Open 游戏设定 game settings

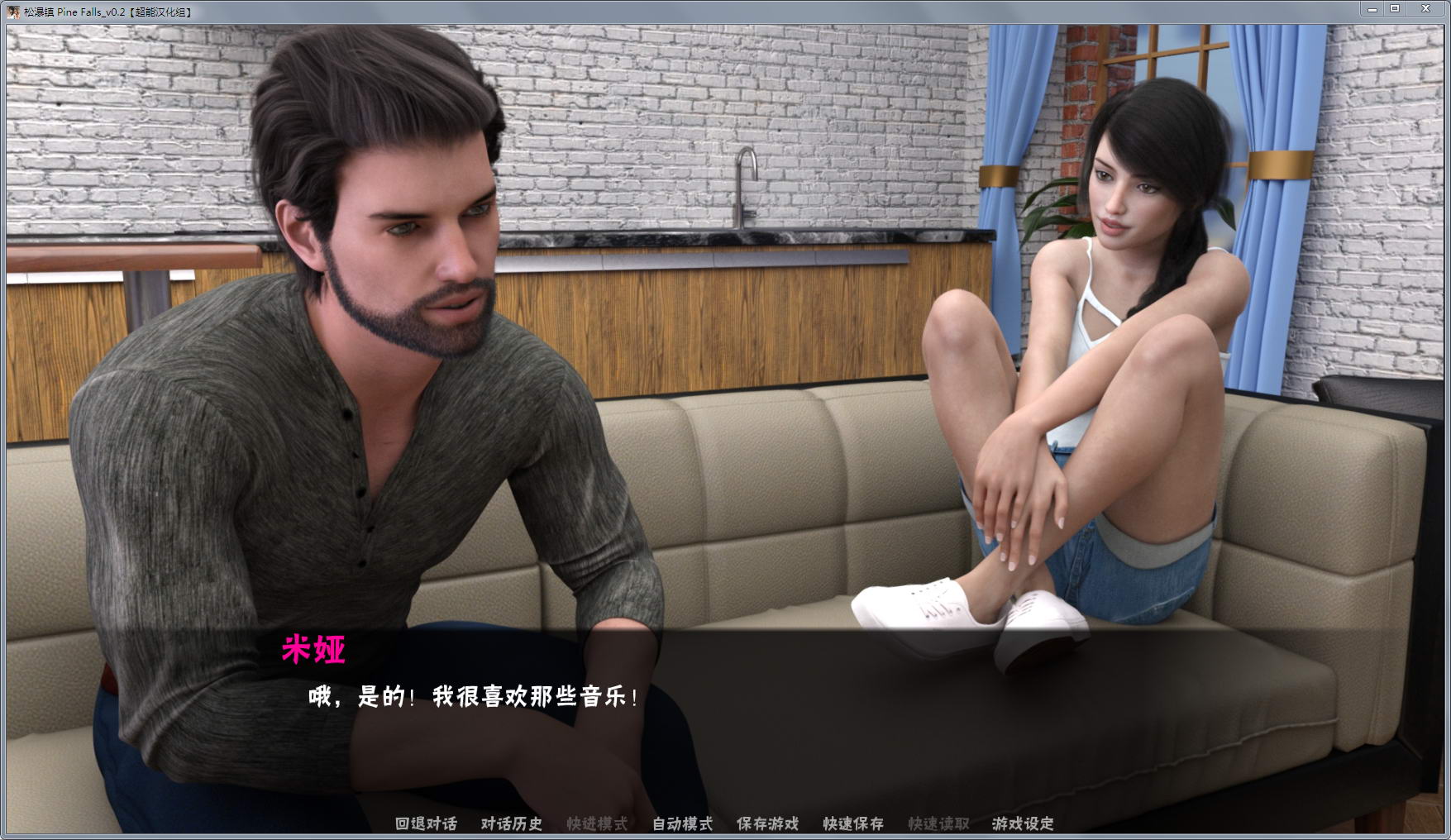[1023, 824]
